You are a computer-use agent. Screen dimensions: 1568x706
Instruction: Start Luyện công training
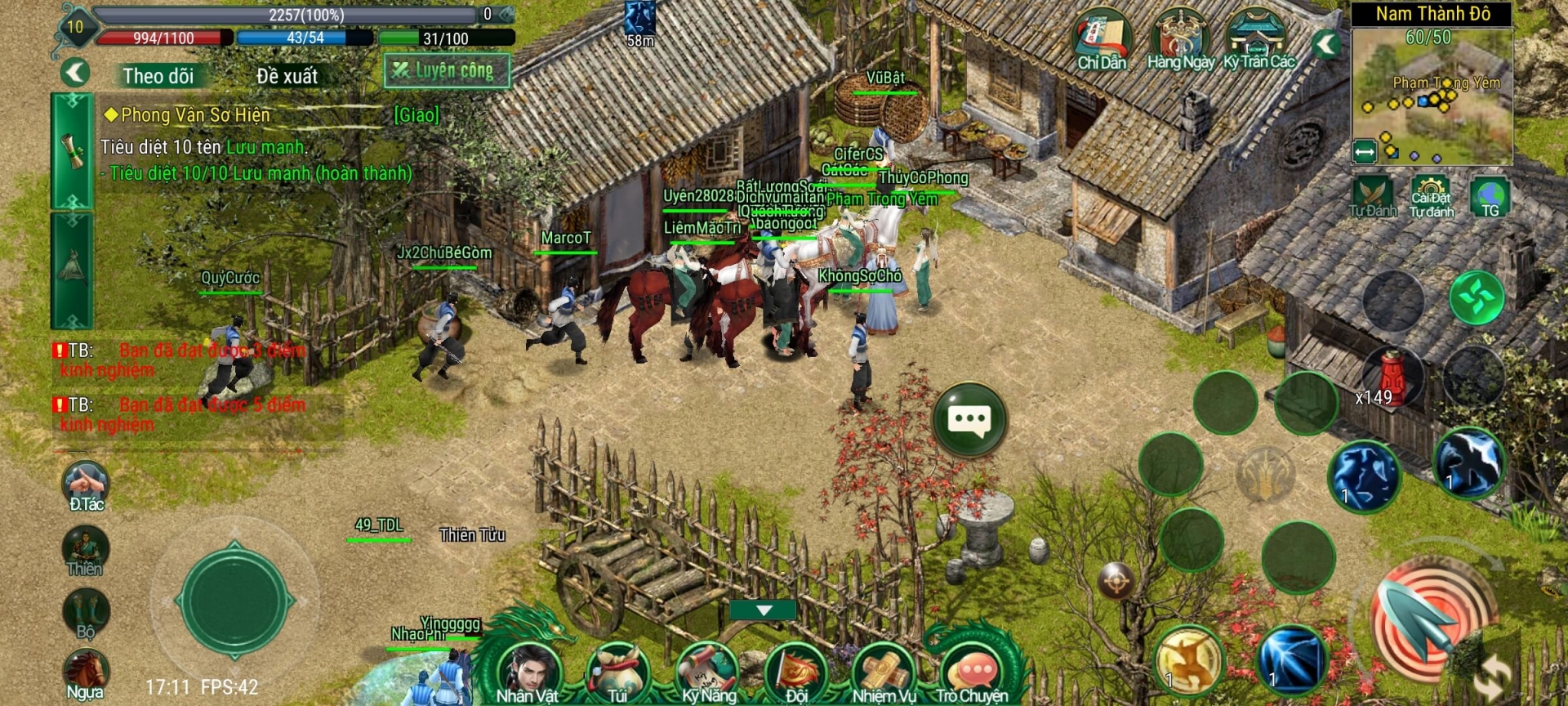click(447, 71)
